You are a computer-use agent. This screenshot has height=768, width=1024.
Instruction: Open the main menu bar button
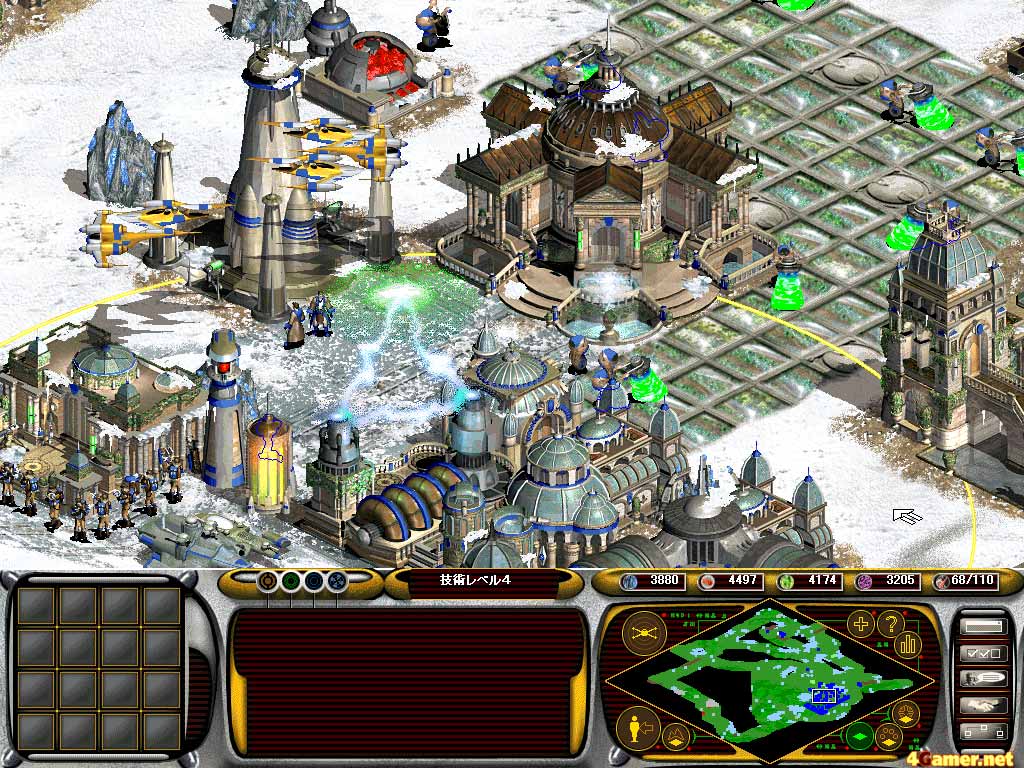[982, 627]
